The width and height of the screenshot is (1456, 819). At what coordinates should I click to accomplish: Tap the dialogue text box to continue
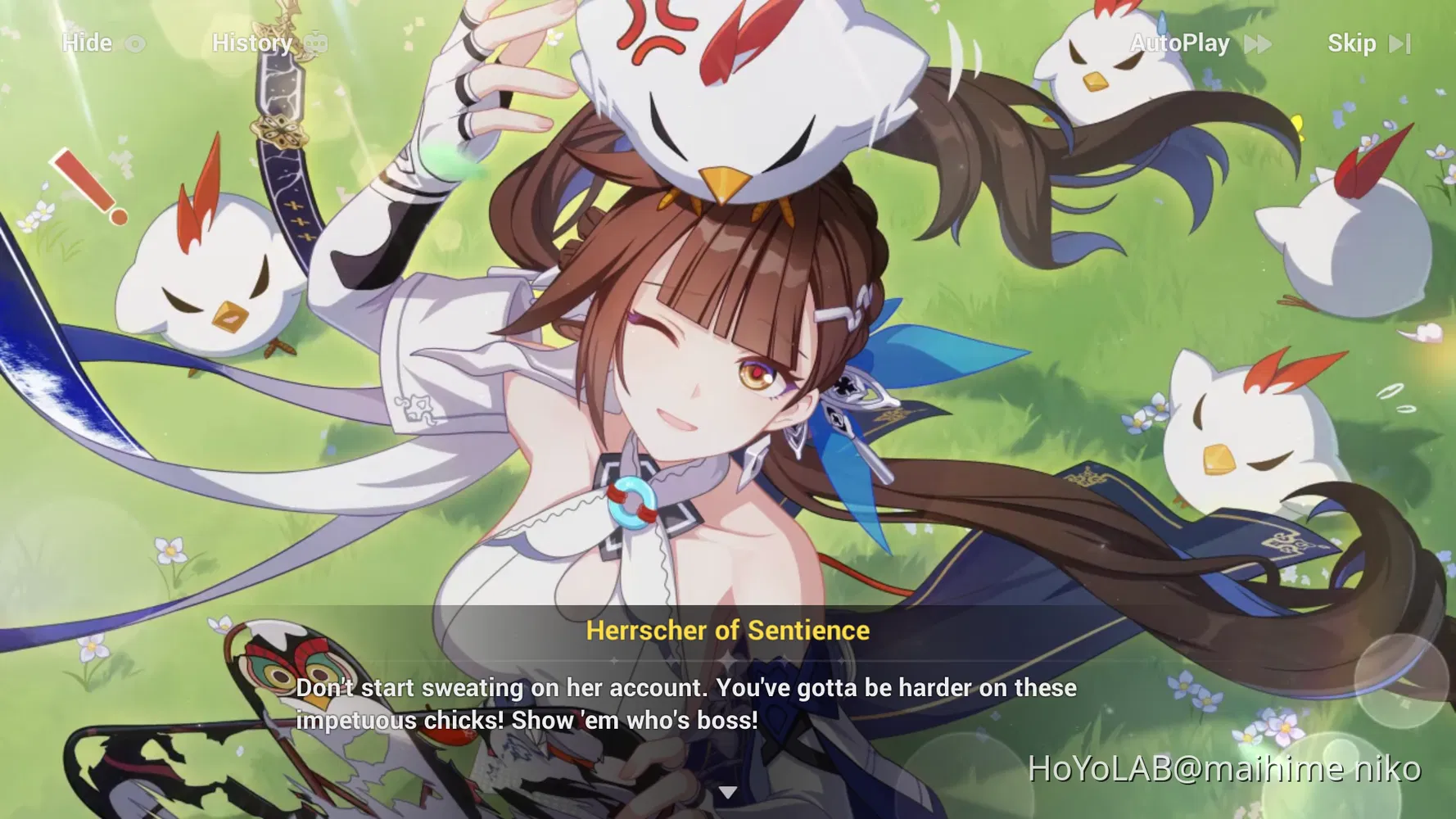point(688,703)
